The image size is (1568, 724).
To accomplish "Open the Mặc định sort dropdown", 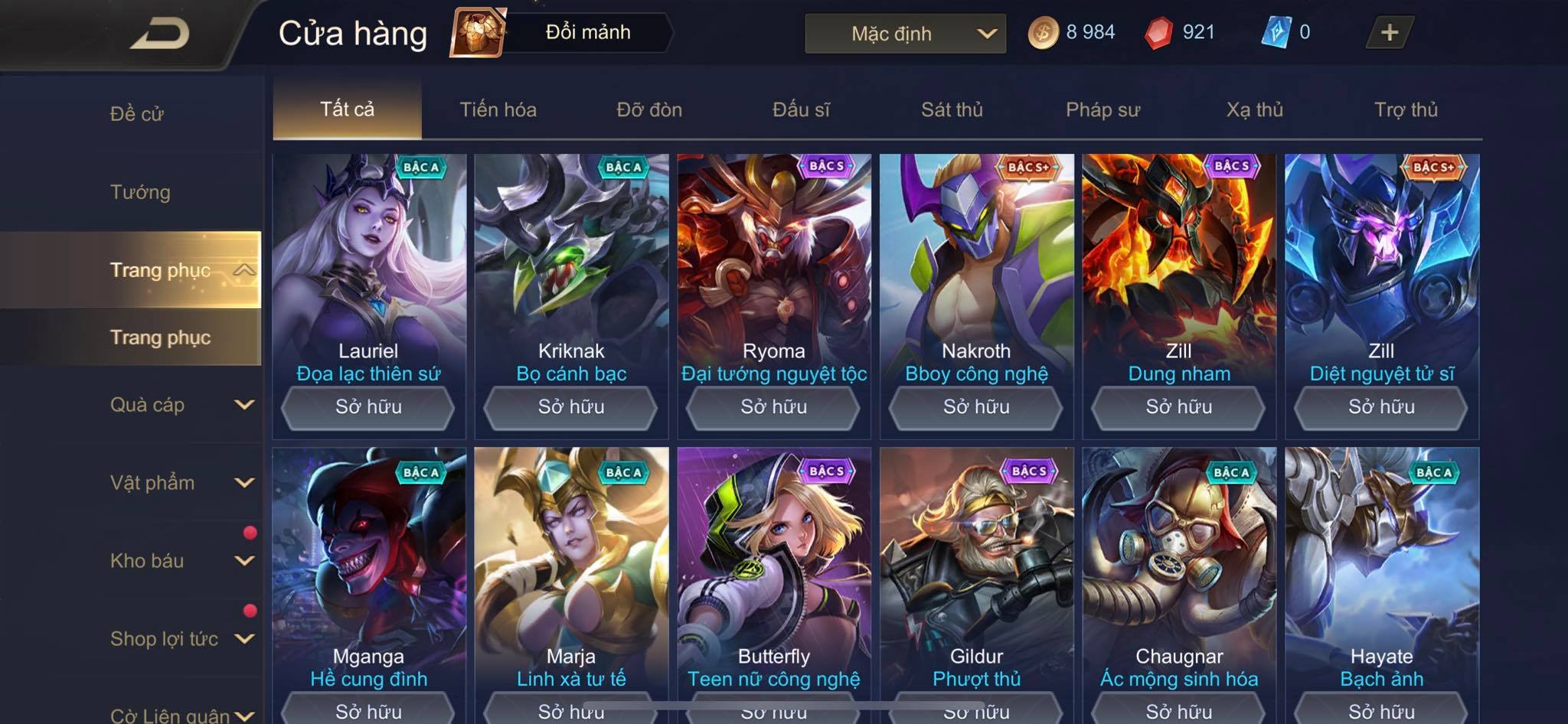I will [905, 34].
